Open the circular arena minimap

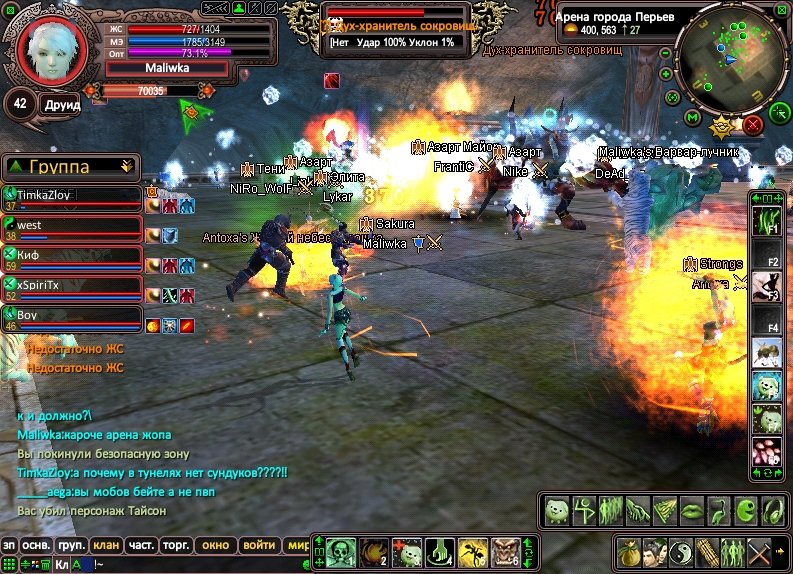[731, 57]
